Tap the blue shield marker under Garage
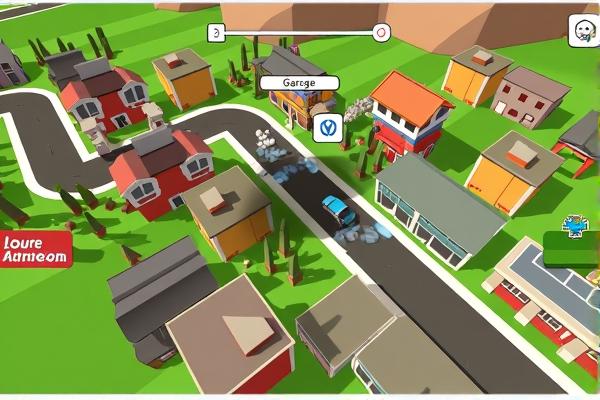Image resolution: width=600 pixels, height=400 pixels. (327, 127)
